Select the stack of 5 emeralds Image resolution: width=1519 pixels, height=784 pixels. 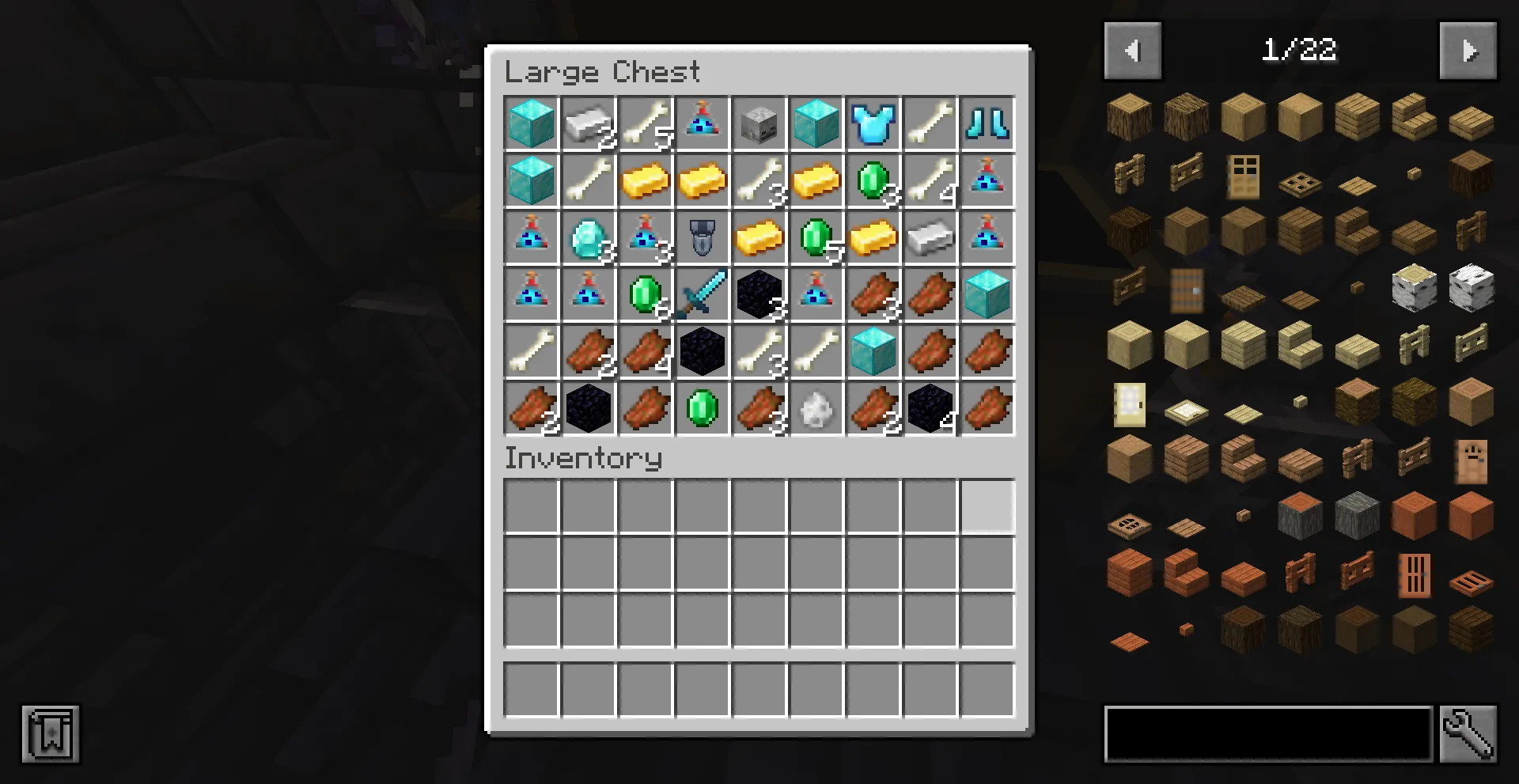[816, 237]
